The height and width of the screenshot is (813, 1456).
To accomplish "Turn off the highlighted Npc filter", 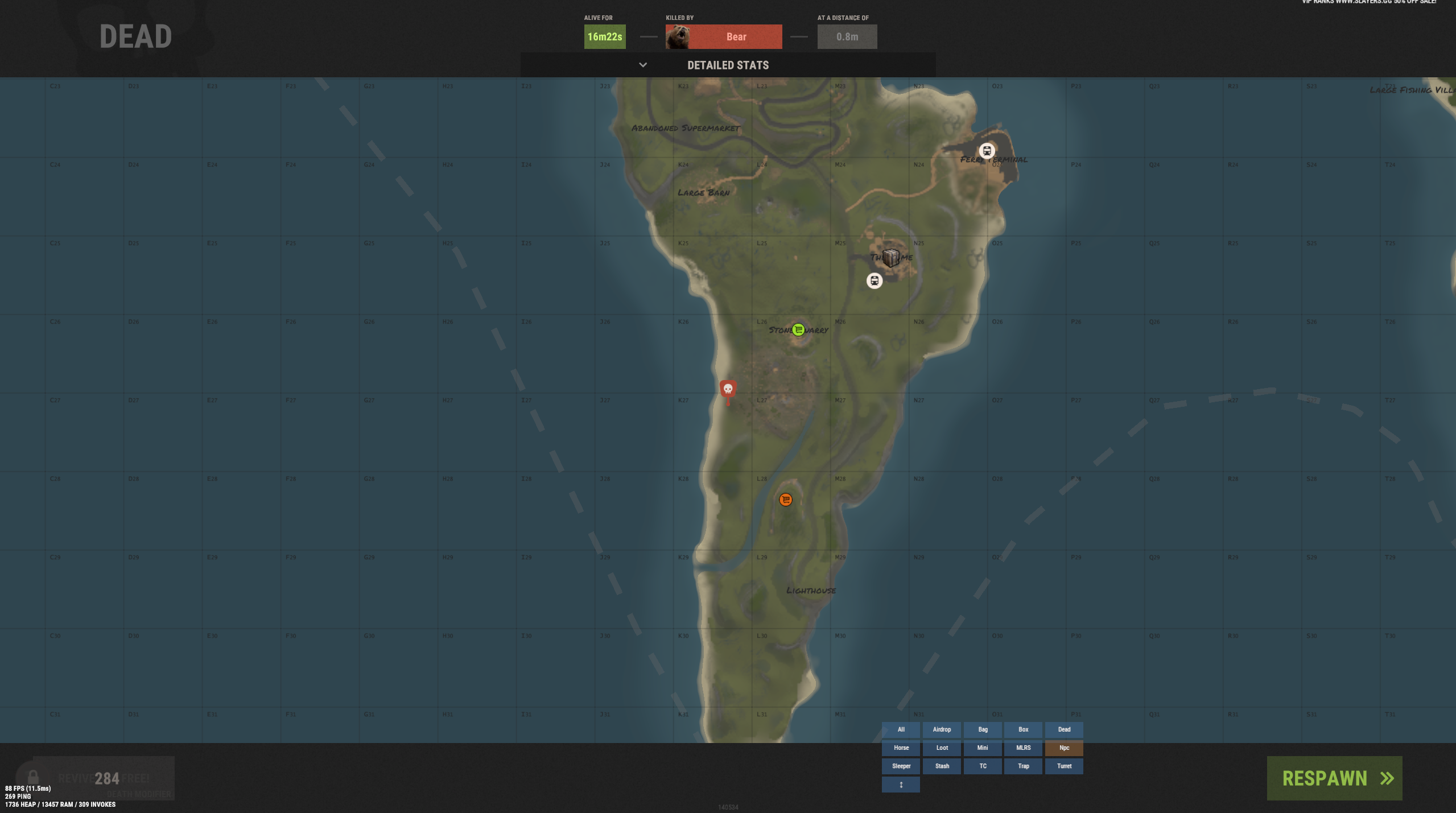I will click(x=1064, y=748).
